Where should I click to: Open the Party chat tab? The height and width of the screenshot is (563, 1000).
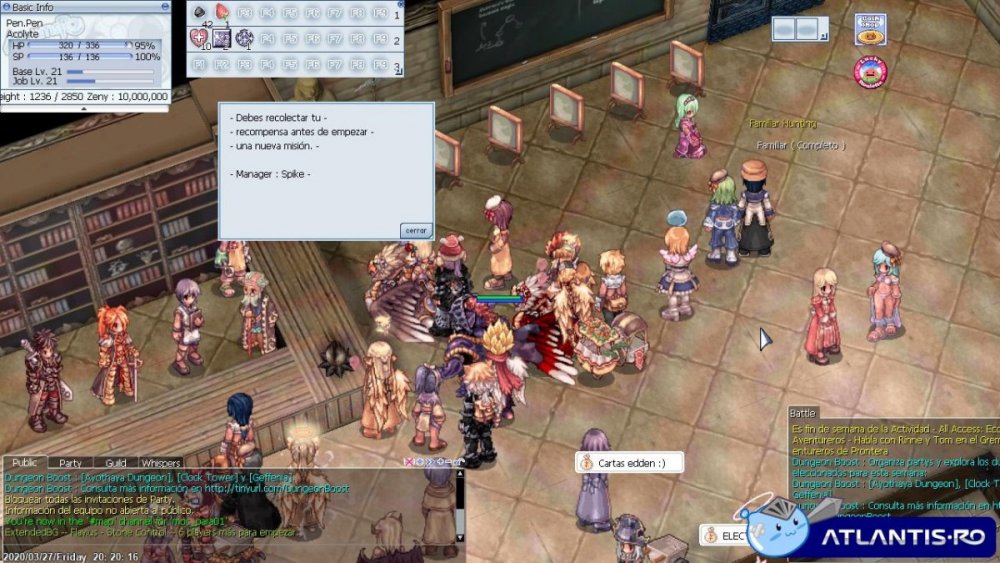coord(70,463)
